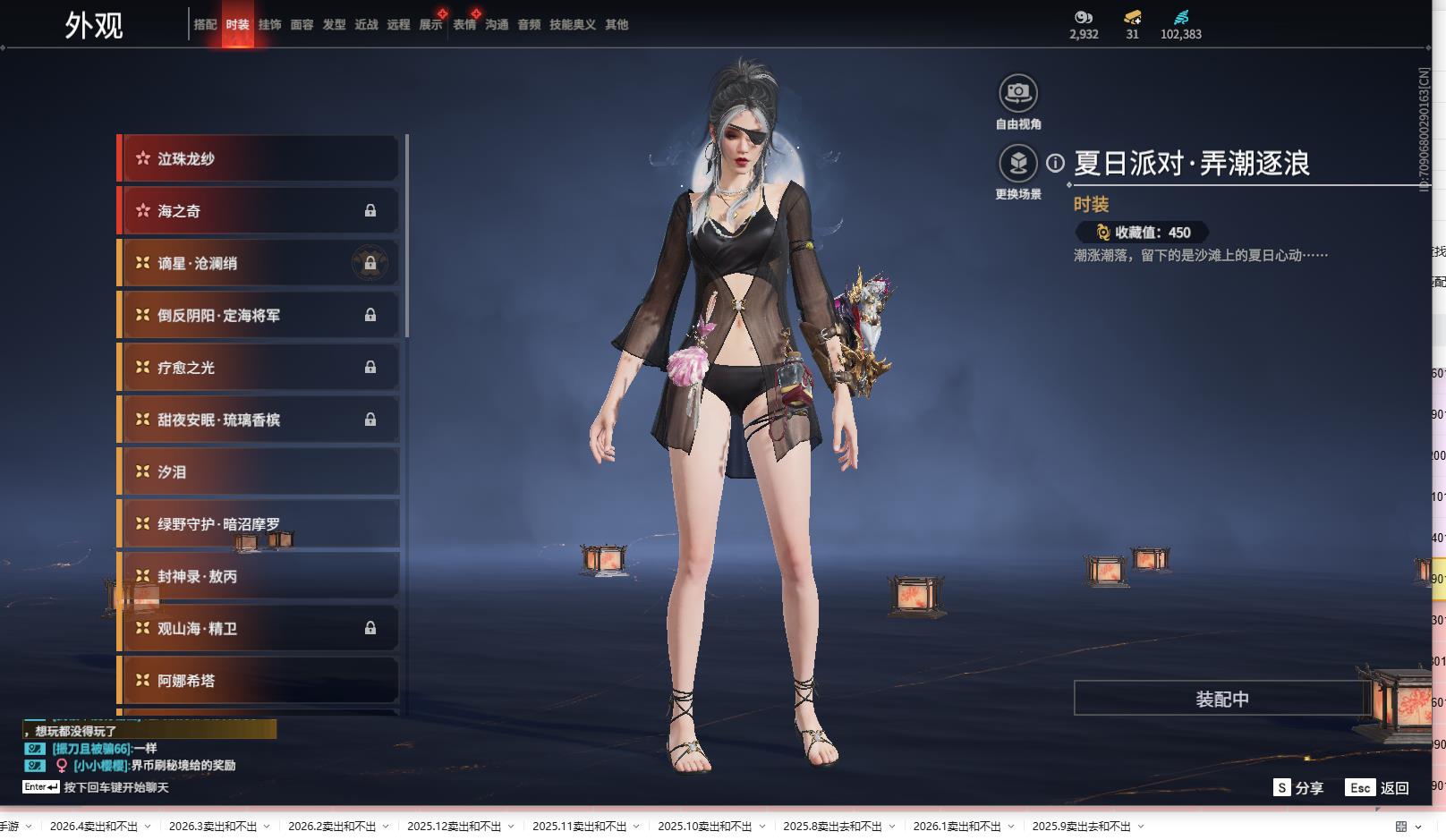Activate the 自由视角 camera button

(x=1017, y=93)
